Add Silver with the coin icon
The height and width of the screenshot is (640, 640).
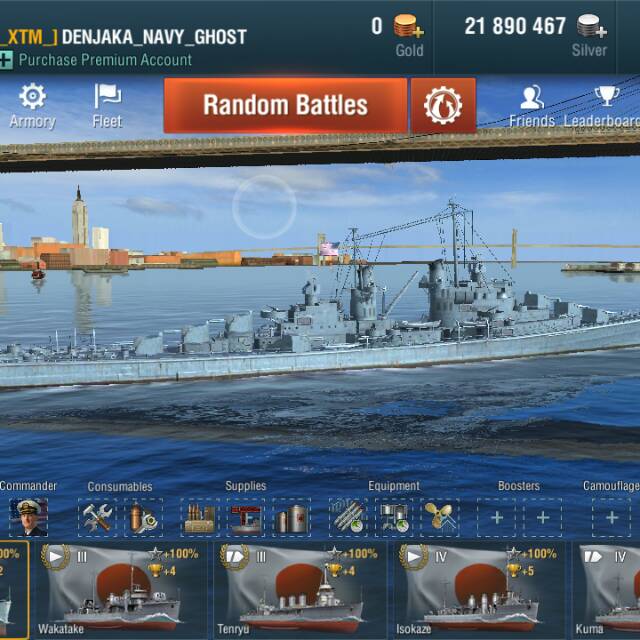pos(592,27)
